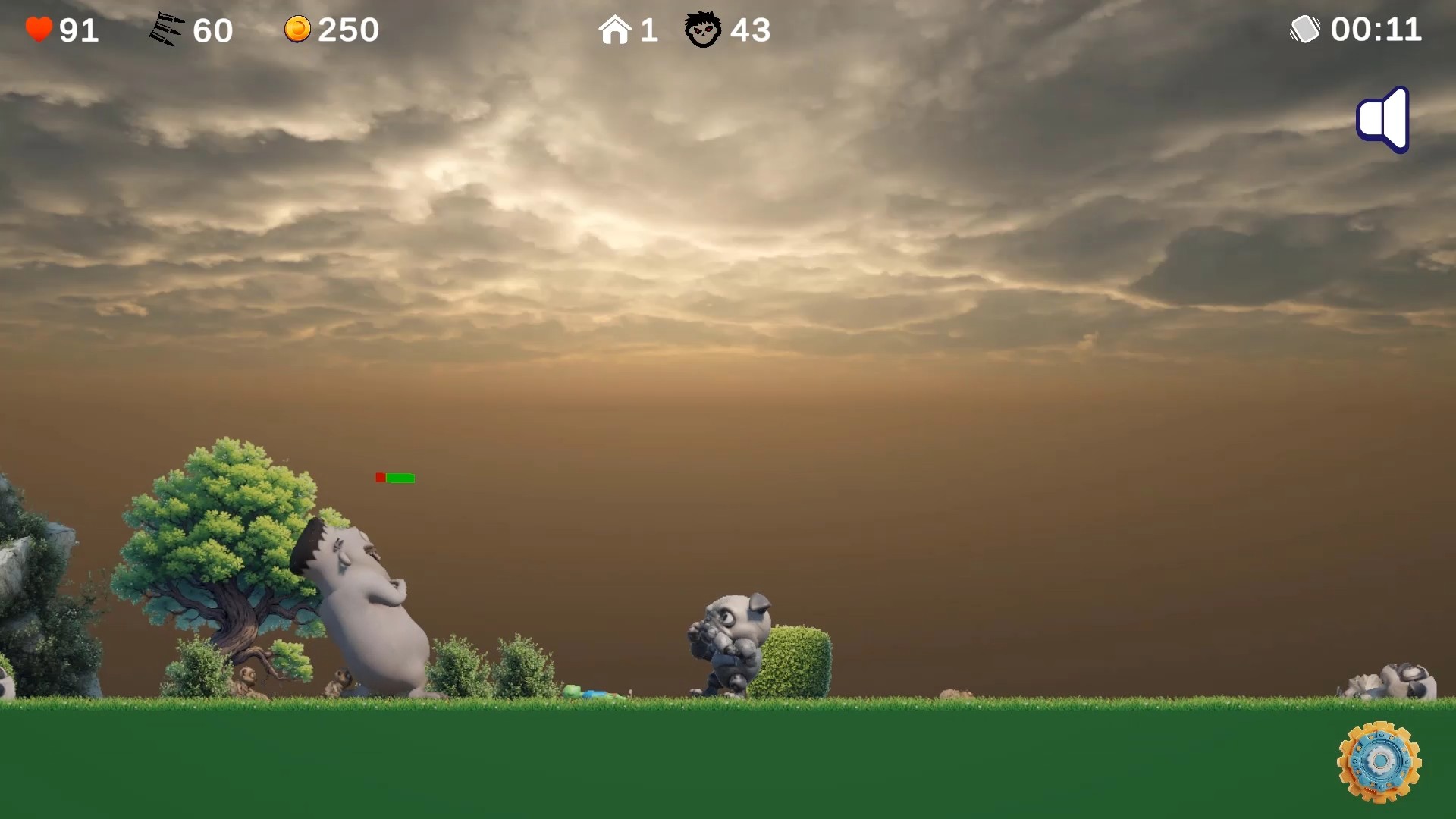
Task: Click the stone timer icon beside 00:11
Action: tap(1306, 29)
